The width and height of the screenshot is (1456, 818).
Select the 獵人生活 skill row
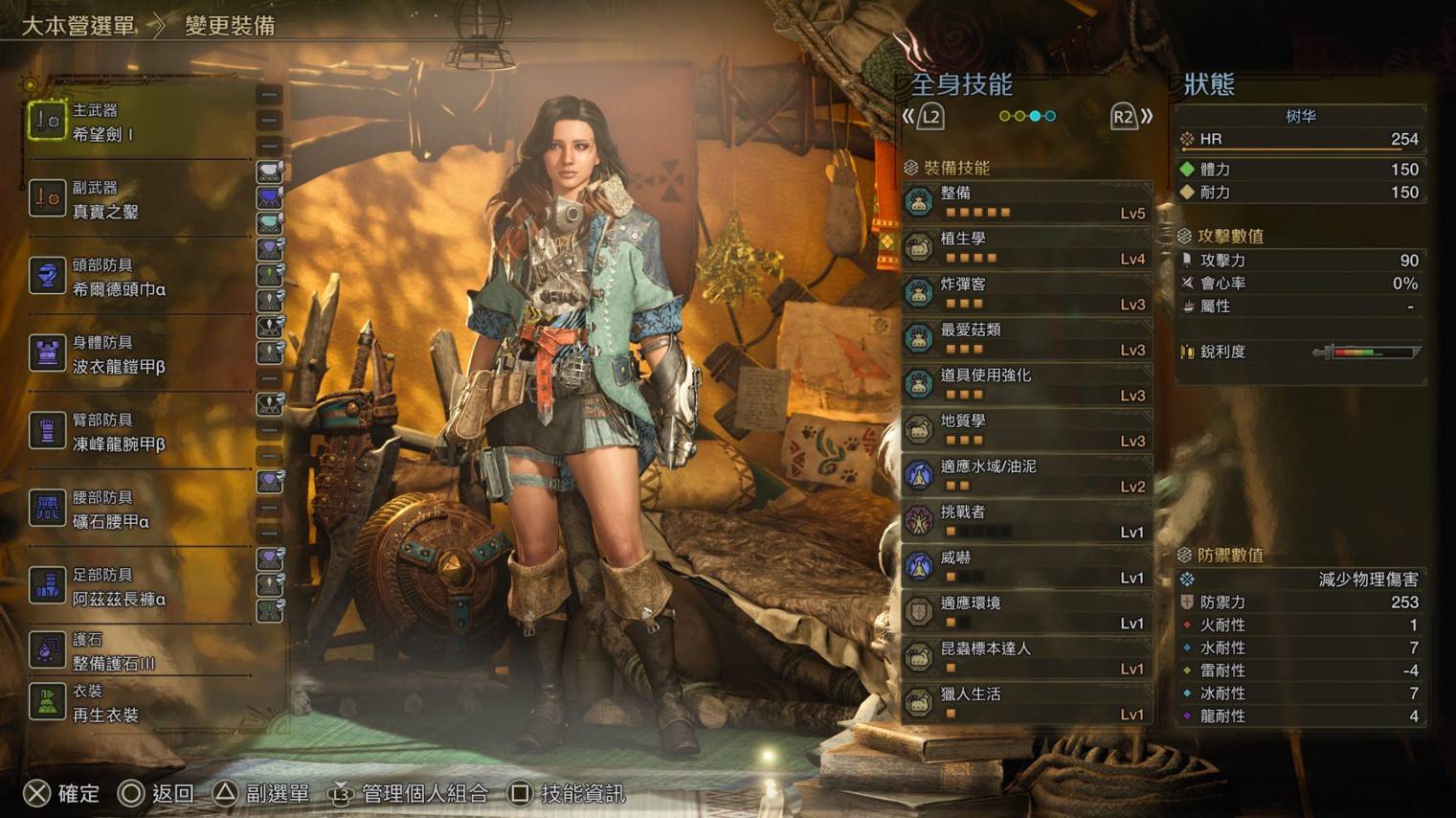[x=1026, y=703]
